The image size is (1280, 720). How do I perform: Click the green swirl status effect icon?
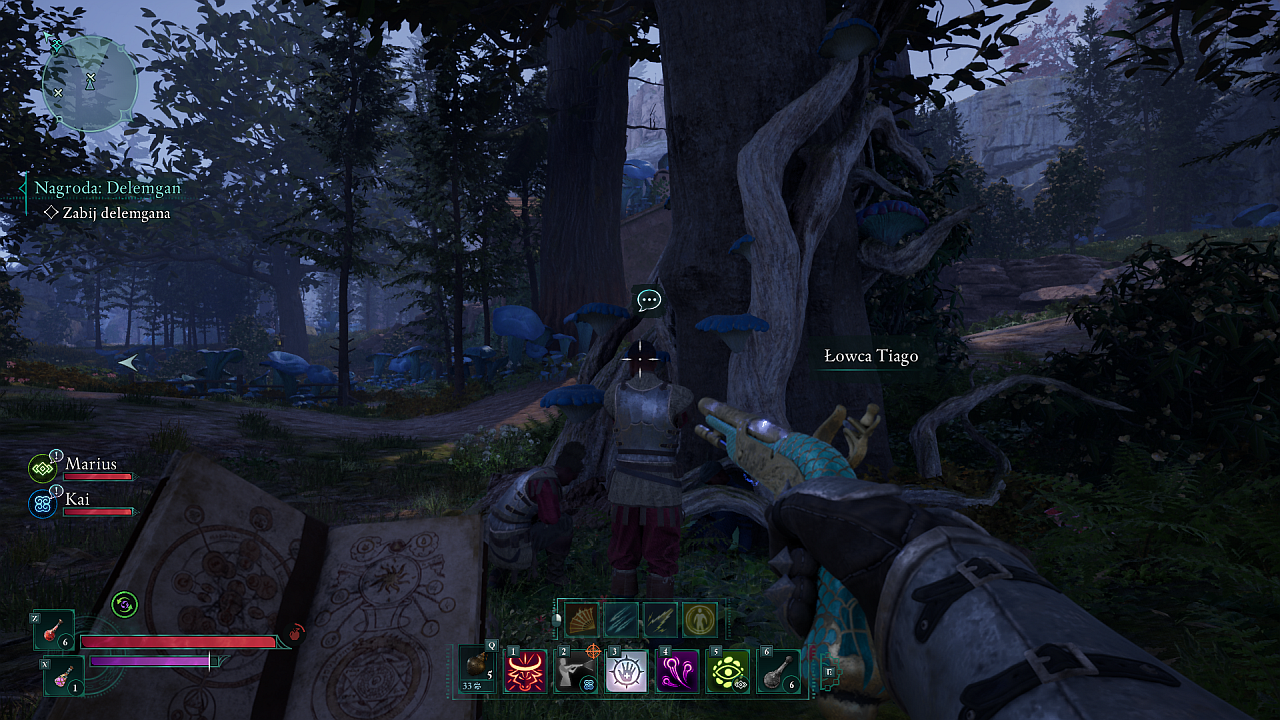point(124,604)
